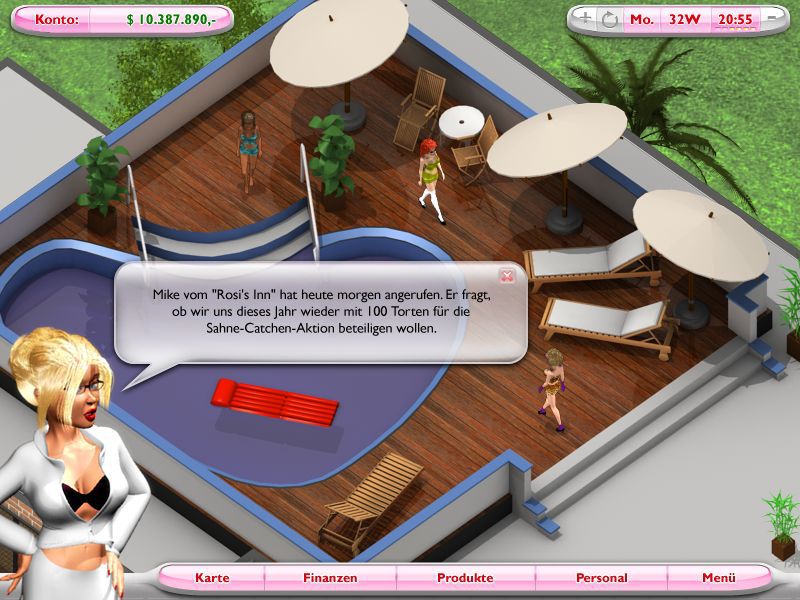Open the Personal staff menu
Image resolution: width=800 pixels, height=600 pixels.
[601, 578]
